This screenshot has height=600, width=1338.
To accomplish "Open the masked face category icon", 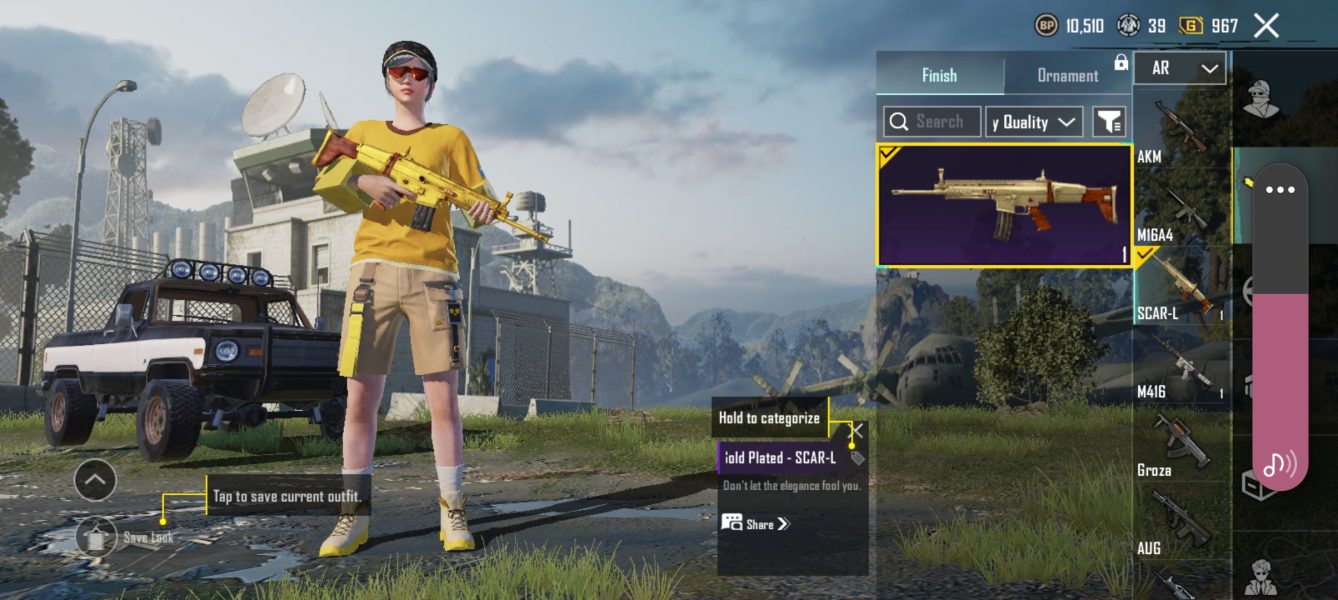I will pyautogui.click(x=1262, y=98).
